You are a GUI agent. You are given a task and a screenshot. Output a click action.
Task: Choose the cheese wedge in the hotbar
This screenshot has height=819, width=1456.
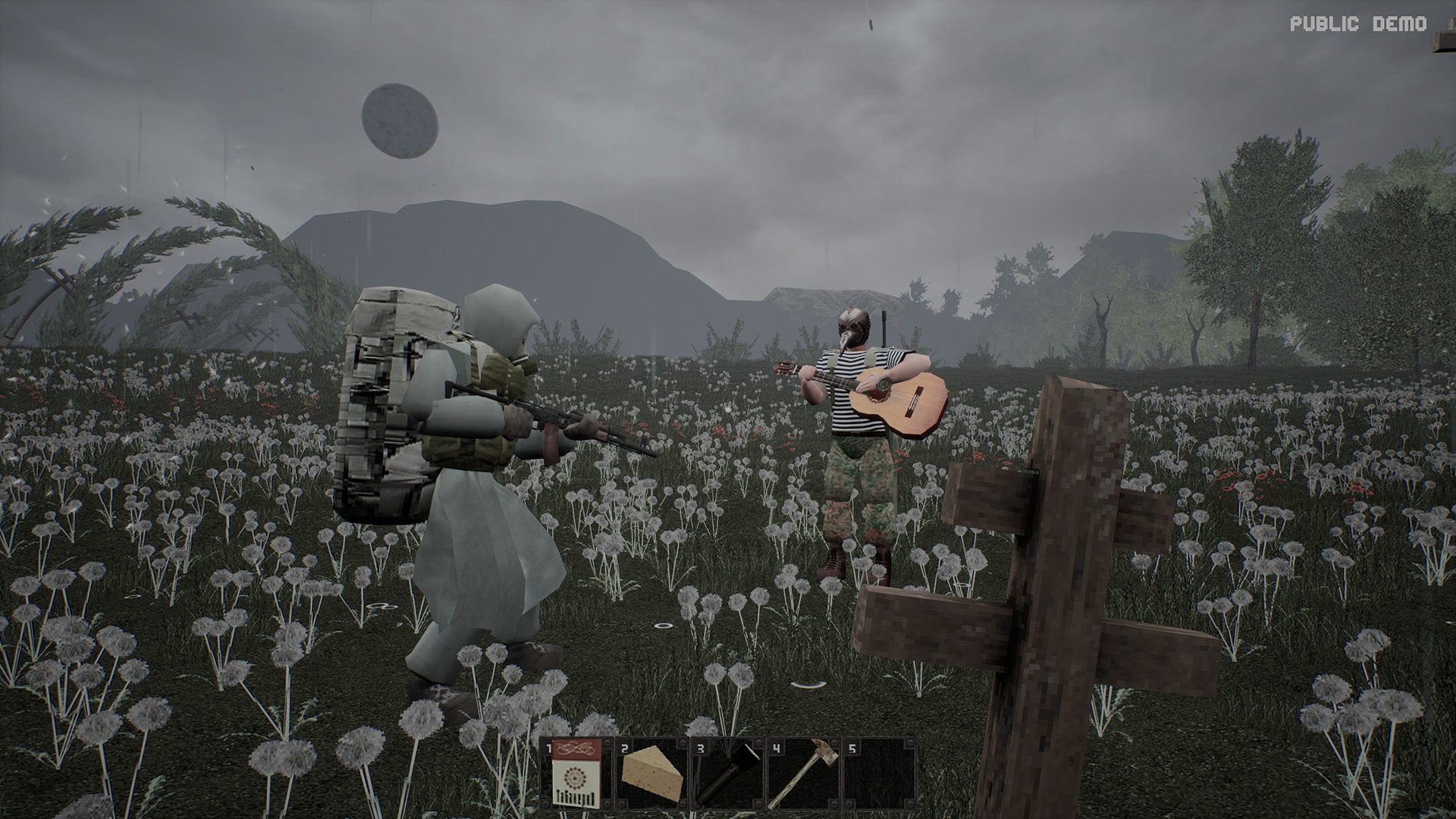pyautogui.click(x=651, y=775)
